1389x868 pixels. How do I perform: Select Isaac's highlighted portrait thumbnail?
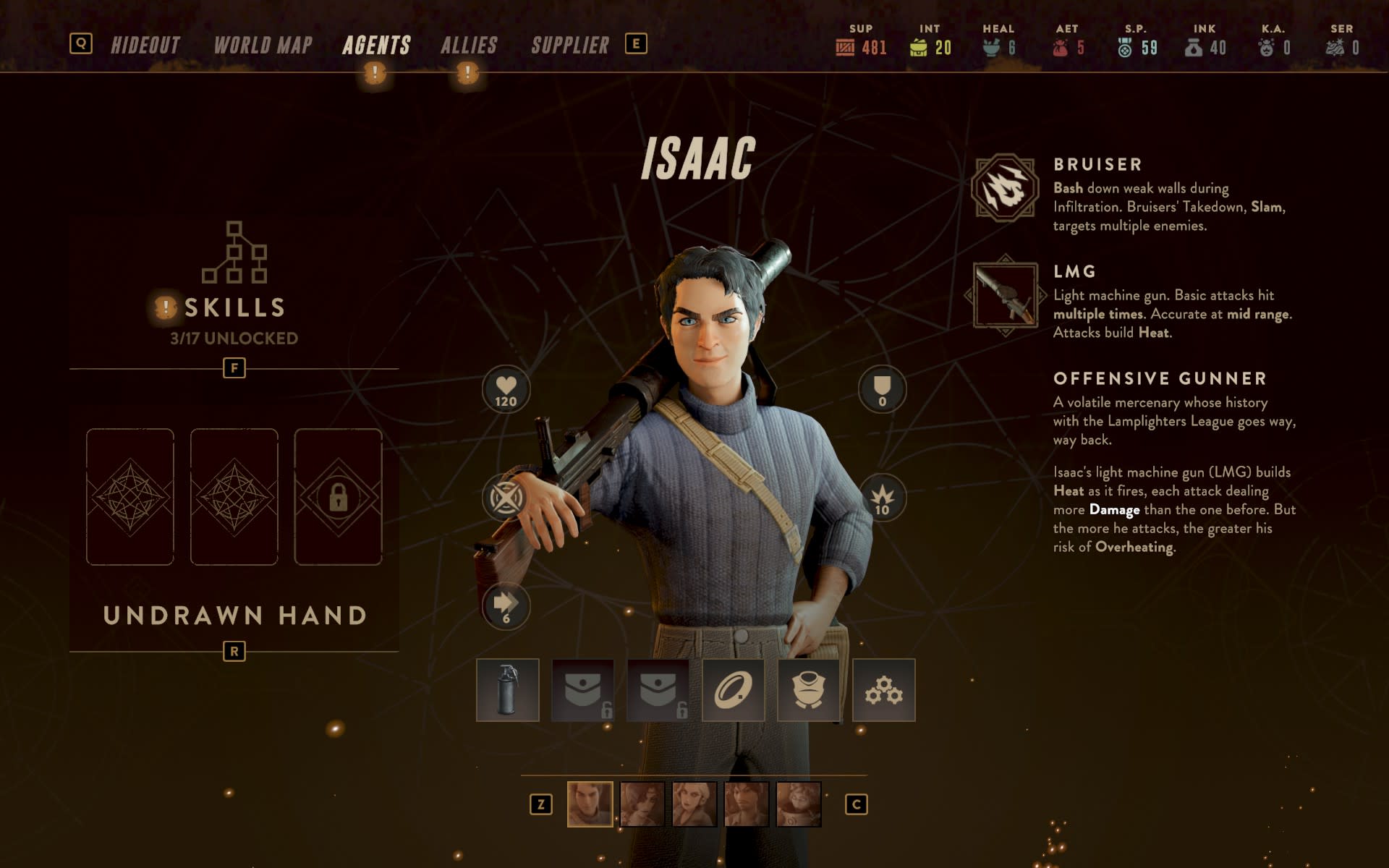point(590,804)
